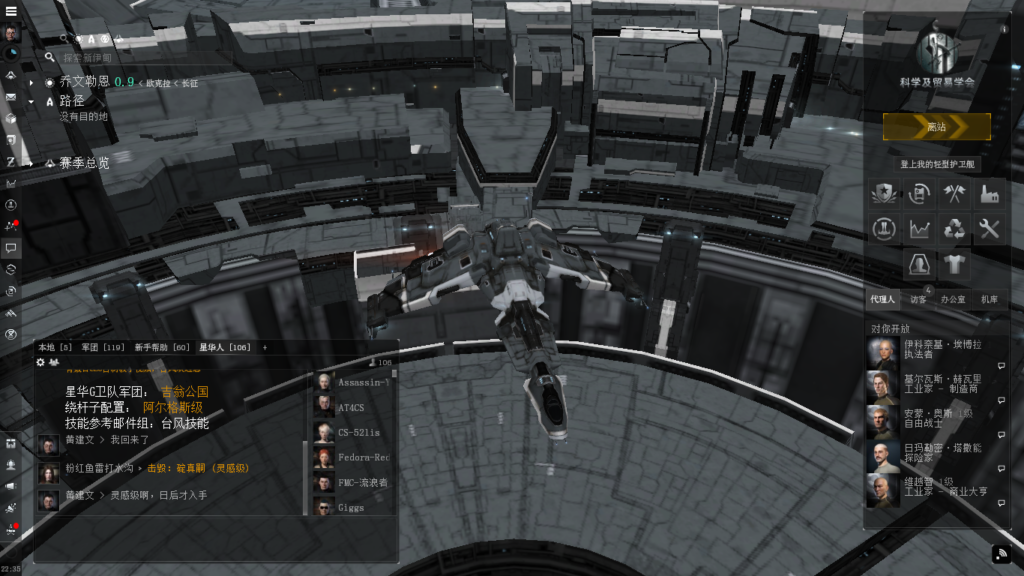Image resolution: width=1024 pixels, height=576 pixels.
Task: Open the character portrait sheet
Action: (11, 33)
